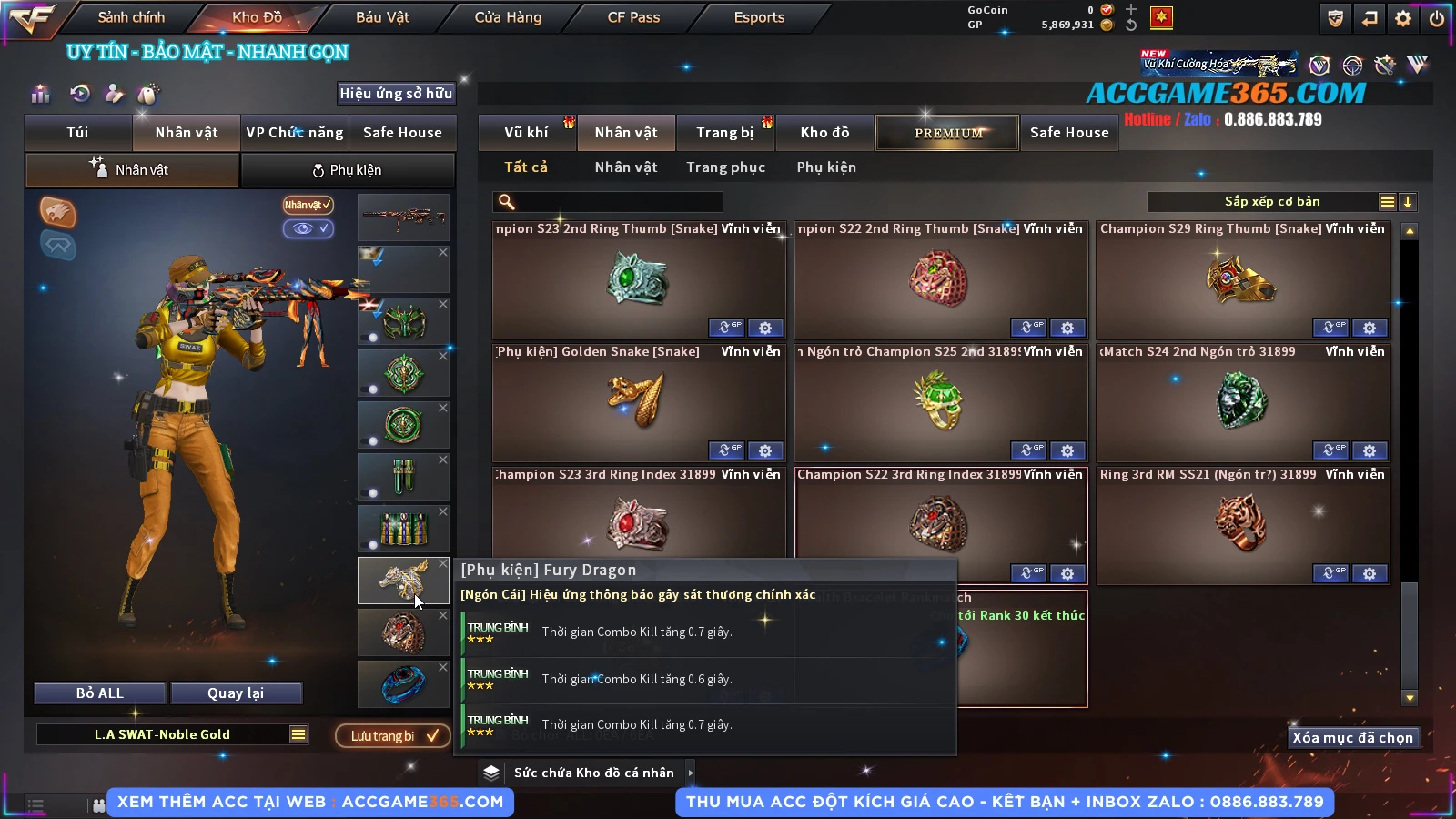The image size is (1456, 819).
Task: Open the Sảnh chính lobby tab
Action: pos(131,17)
